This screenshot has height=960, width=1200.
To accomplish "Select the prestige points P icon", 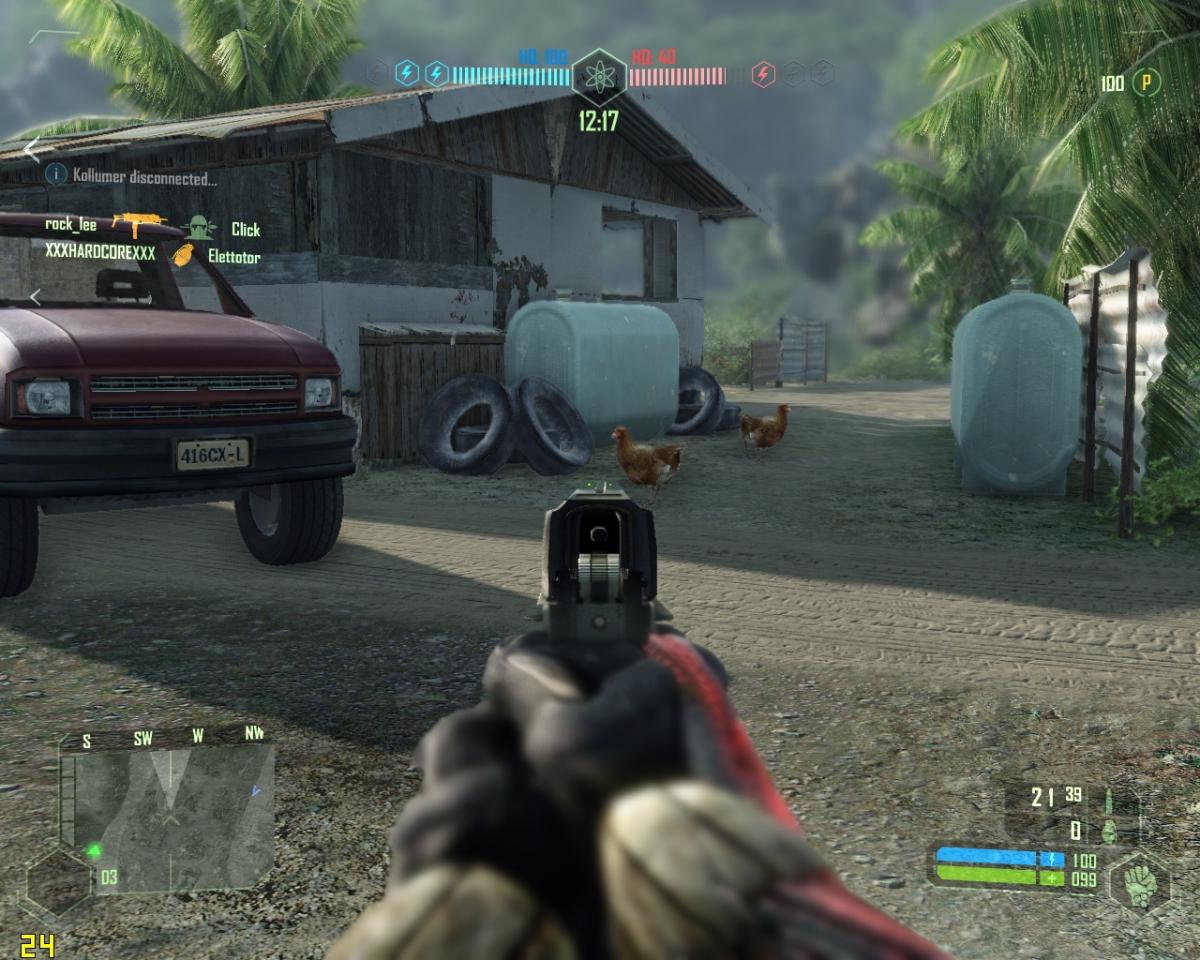I will pyautogui.click(x=1146, y=83).
